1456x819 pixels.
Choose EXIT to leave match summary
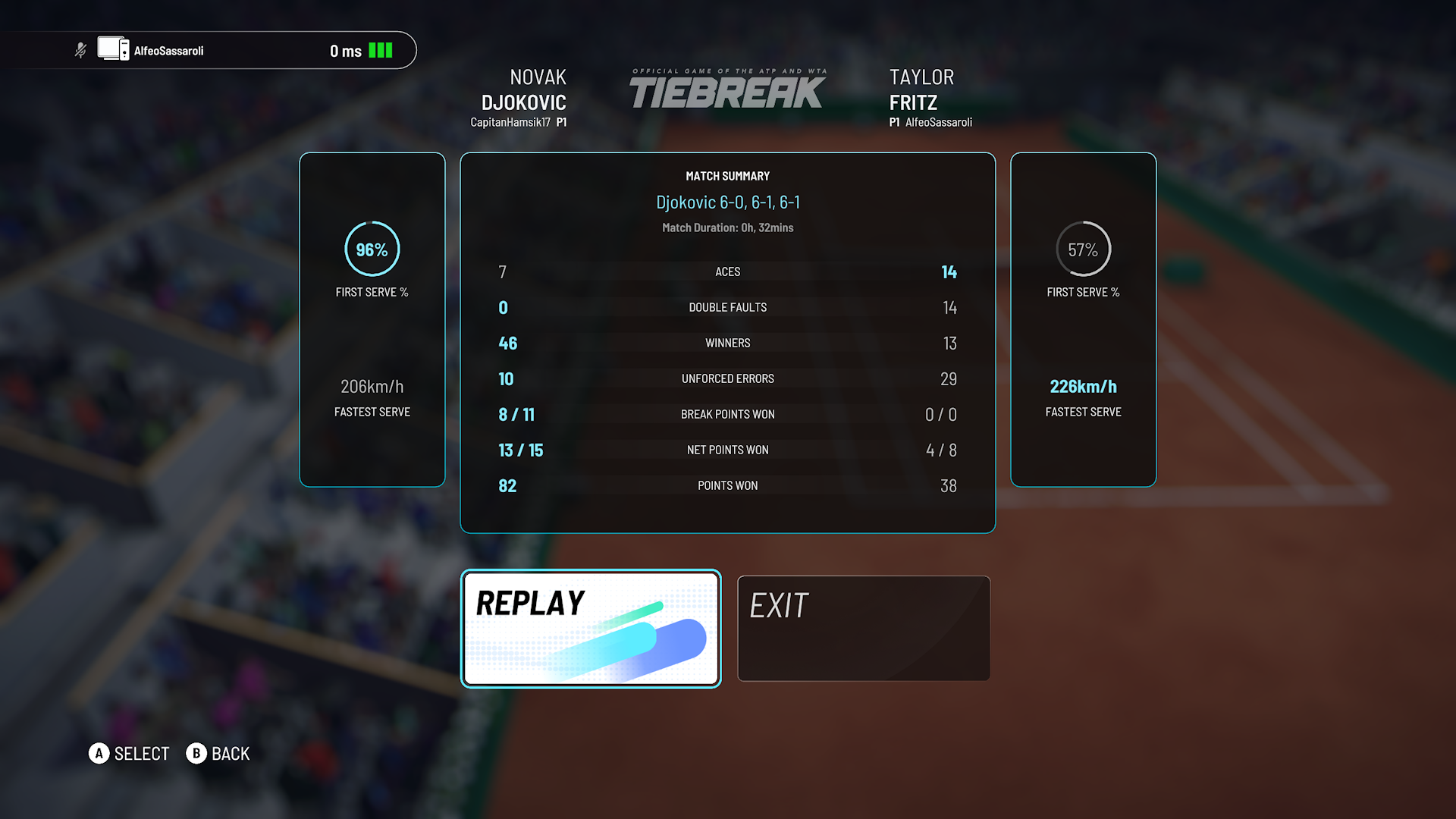coord(864,629)
